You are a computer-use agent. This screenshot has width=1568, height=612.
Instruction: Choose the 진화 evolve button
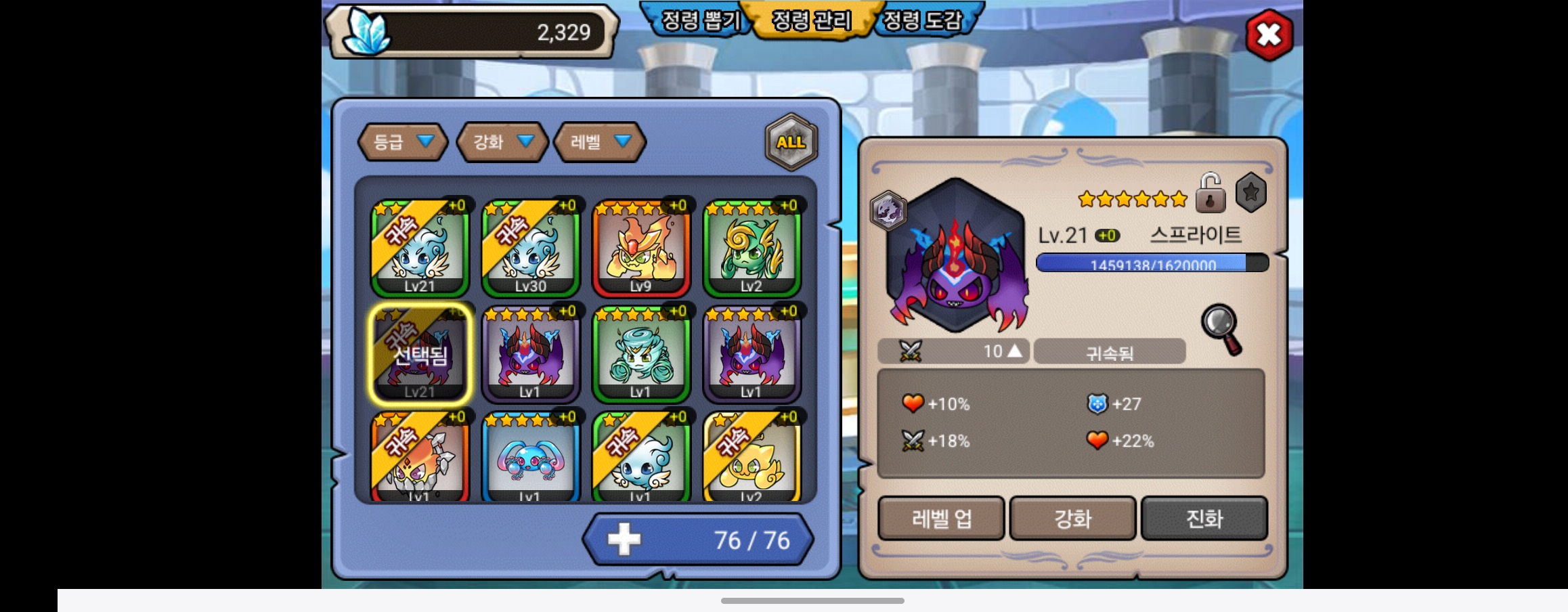click(1204, 519)
